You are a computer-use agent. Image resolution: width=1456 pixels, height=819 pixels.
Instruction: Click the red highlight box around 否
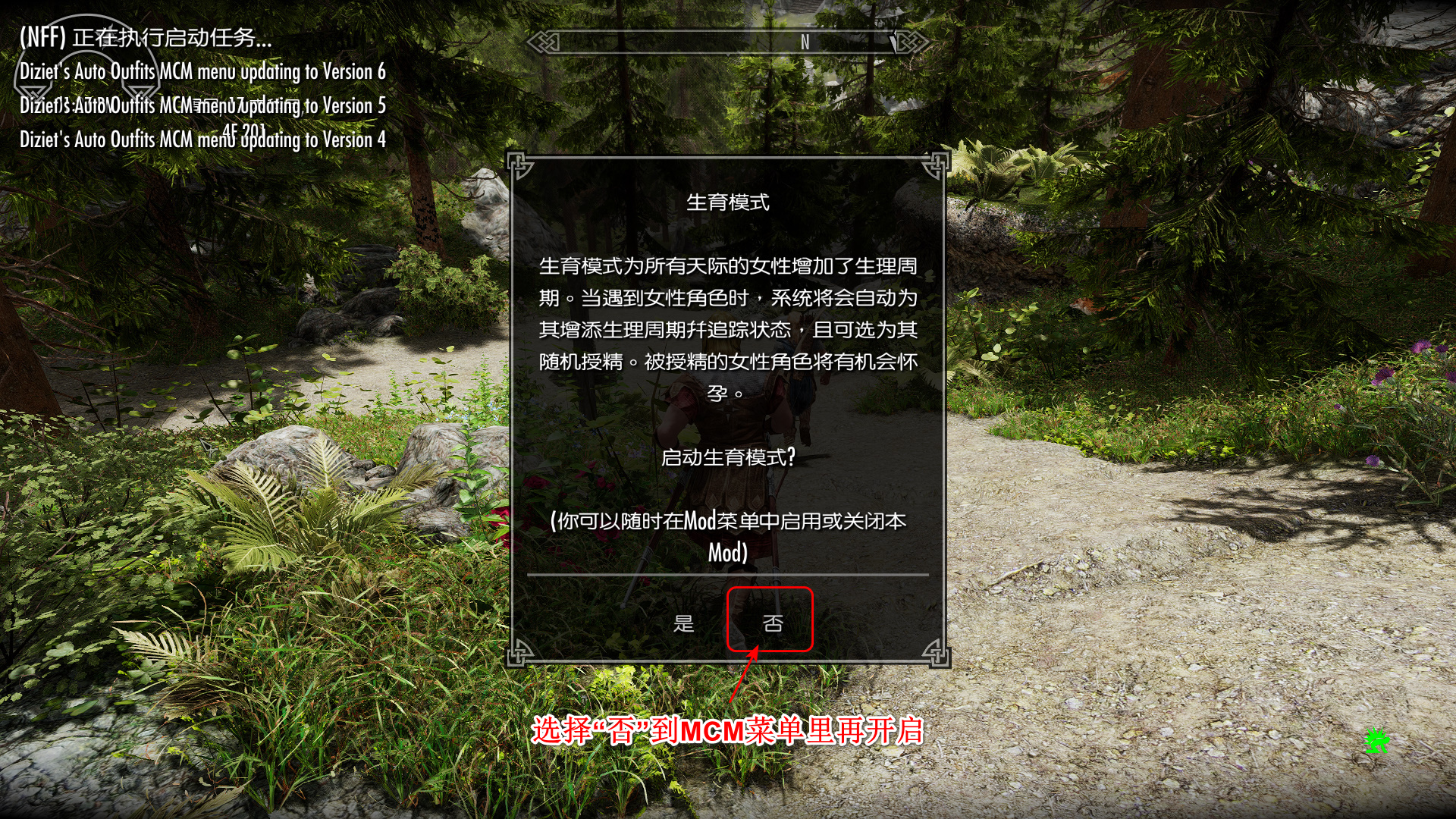[770, 620]
